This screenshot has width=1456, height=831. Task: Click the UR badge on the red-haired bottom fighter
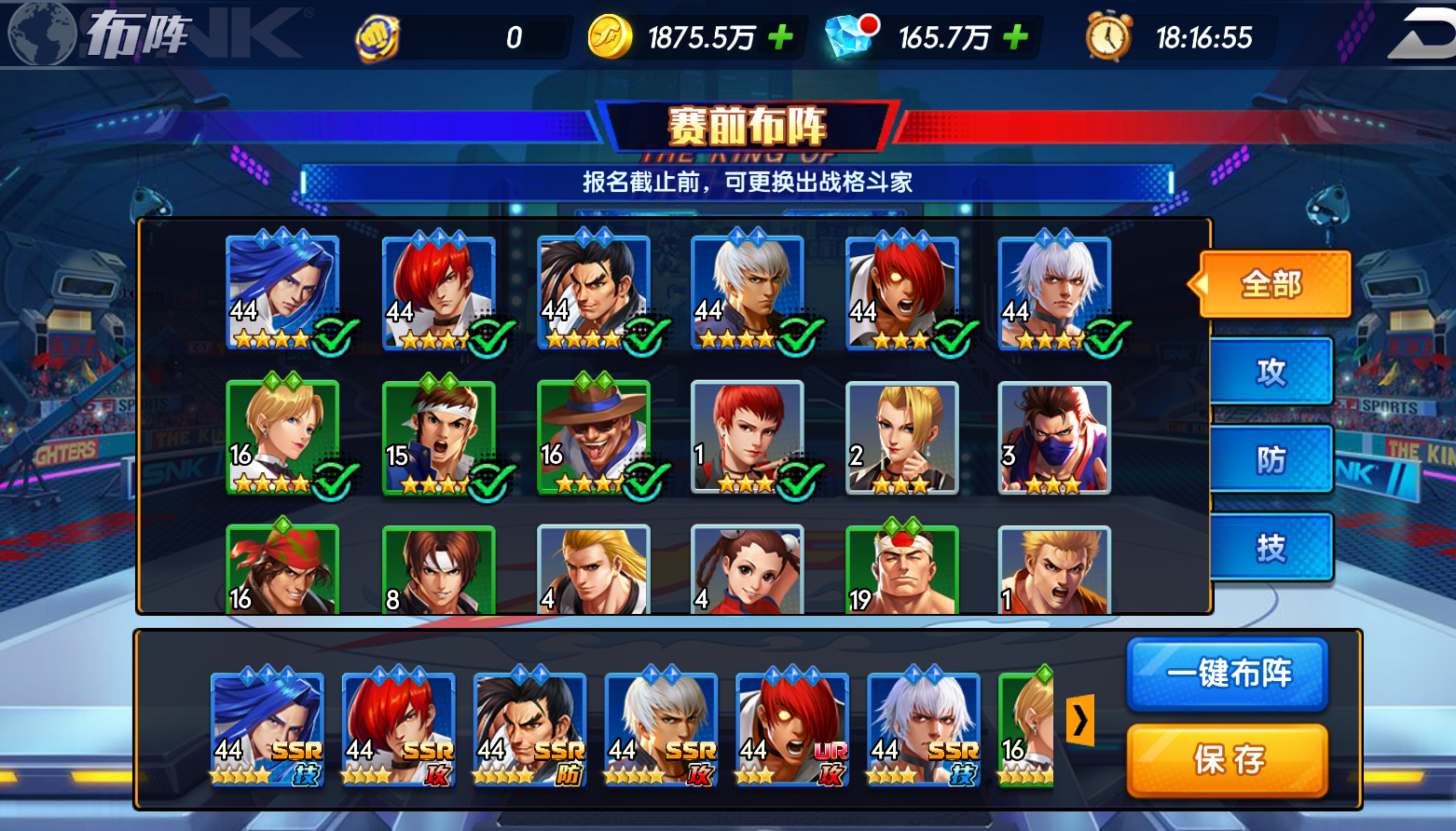pos(832,751)
